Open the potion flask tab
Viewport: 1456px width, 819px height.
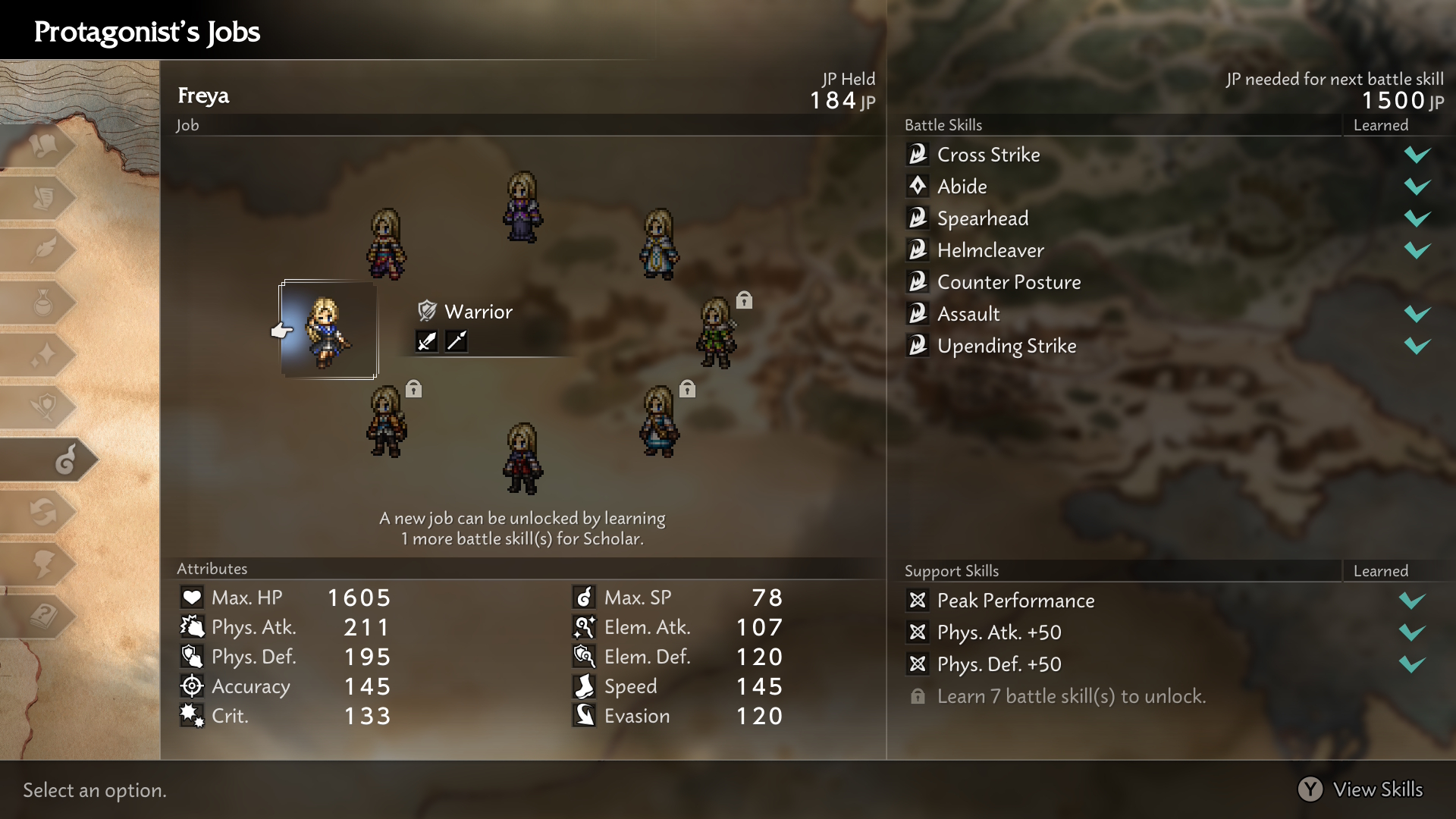pyautogui.click(x=44, y=303)
